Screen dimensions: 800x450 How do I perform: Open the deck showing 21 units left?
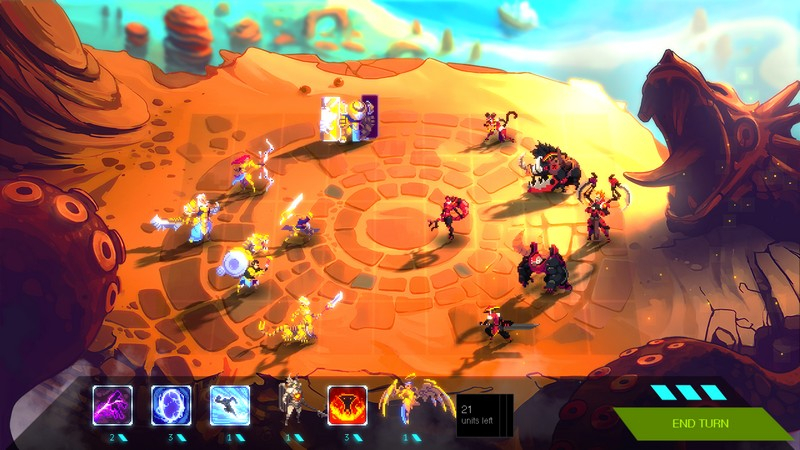pyautogui.click(x=484, y=416)
